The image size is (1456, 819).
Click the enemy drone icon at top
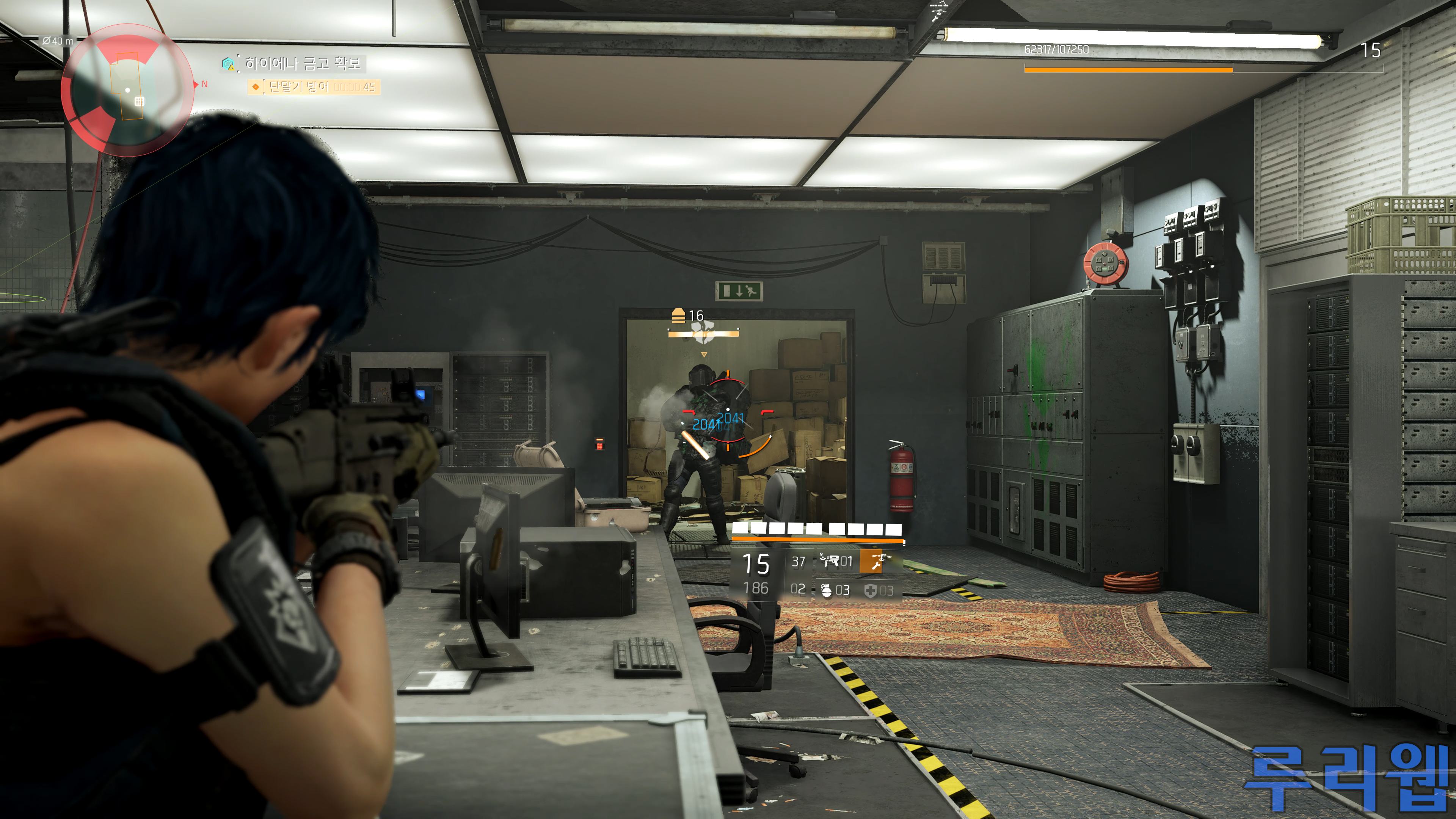click(939, 11)
